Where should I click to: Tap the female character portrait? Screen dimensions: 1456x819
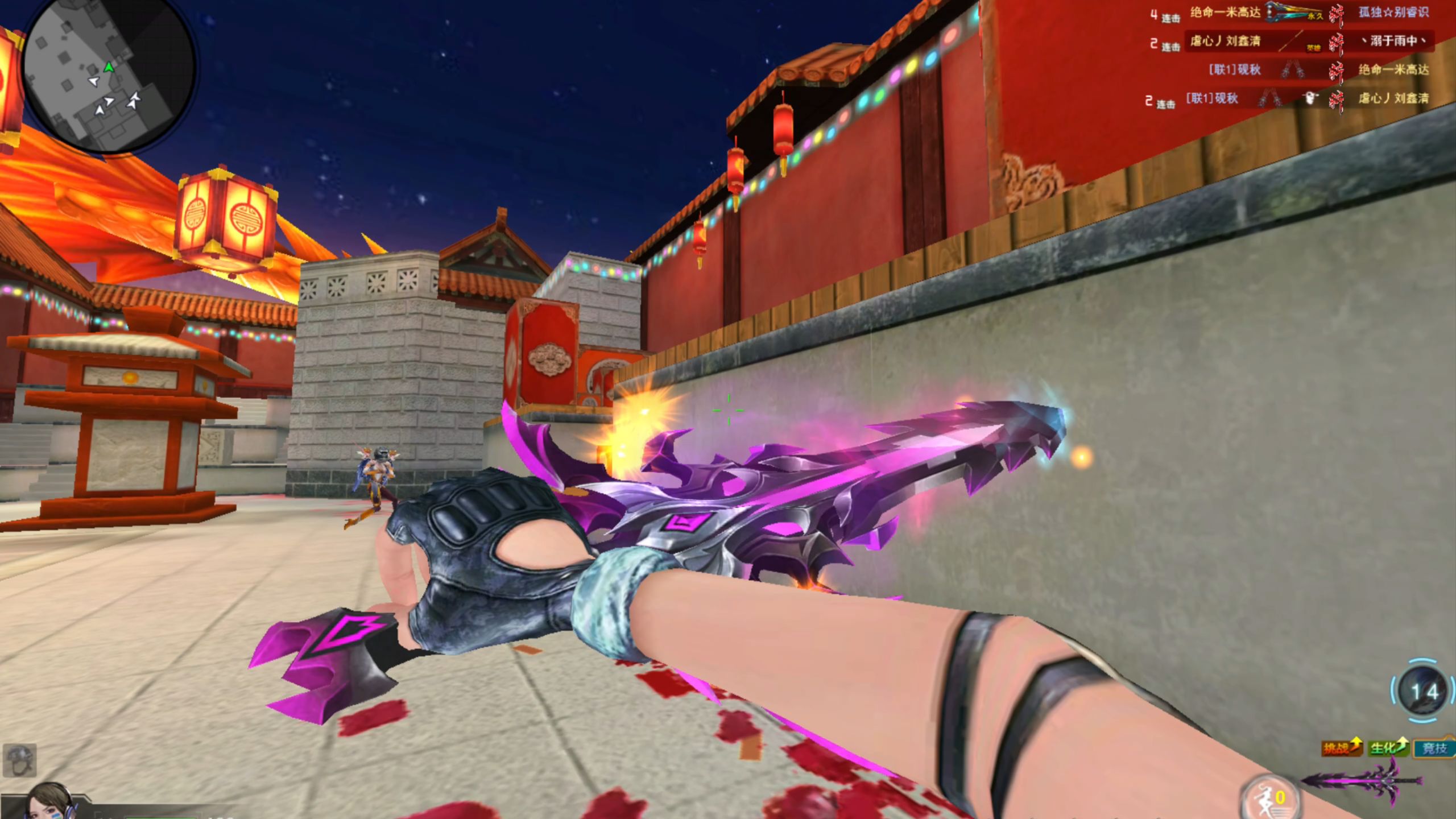coord(48,802)
